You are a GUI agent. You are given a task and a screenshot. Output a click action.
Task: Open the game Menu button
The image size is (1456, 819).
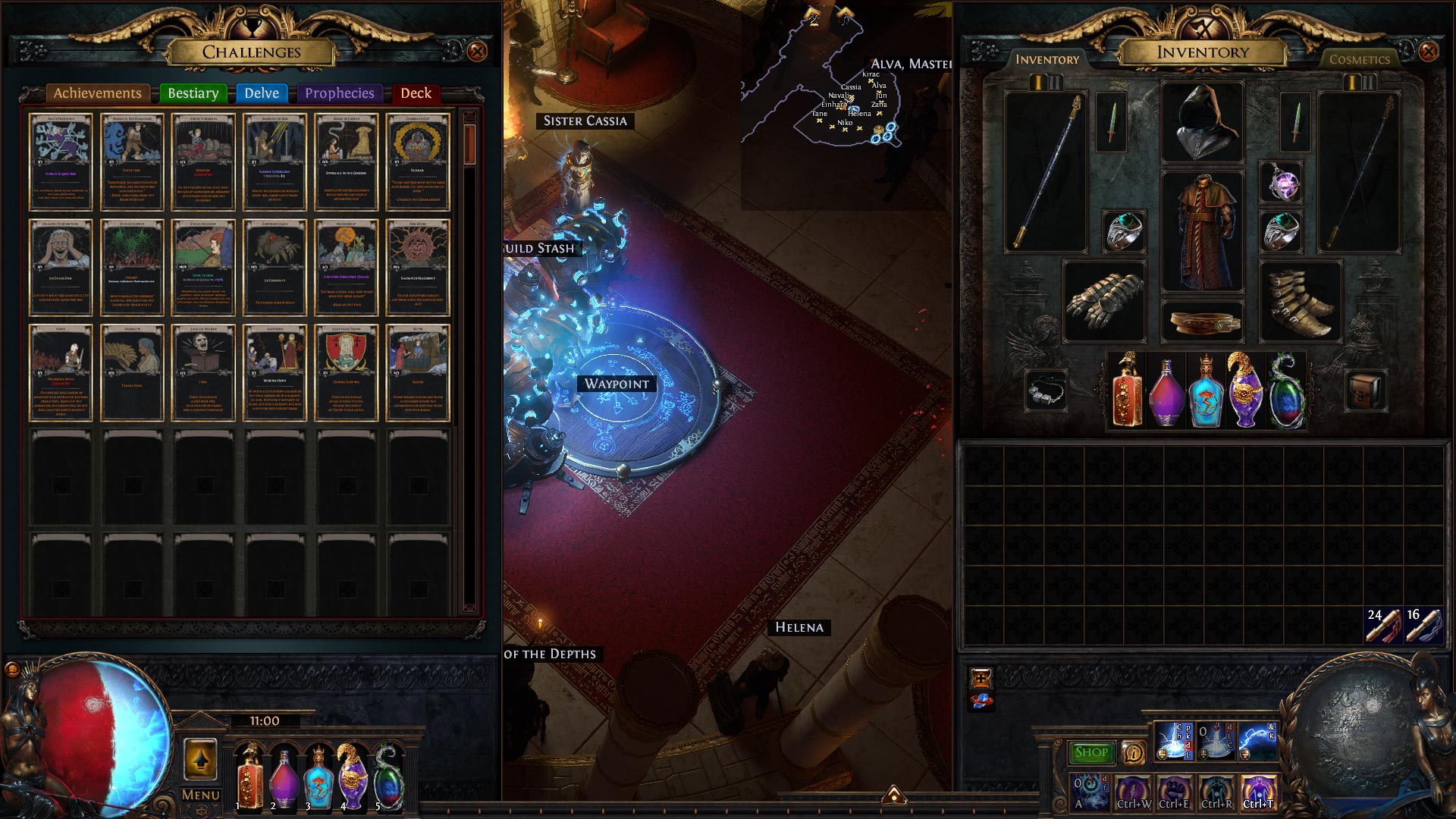tap(200, 795)
